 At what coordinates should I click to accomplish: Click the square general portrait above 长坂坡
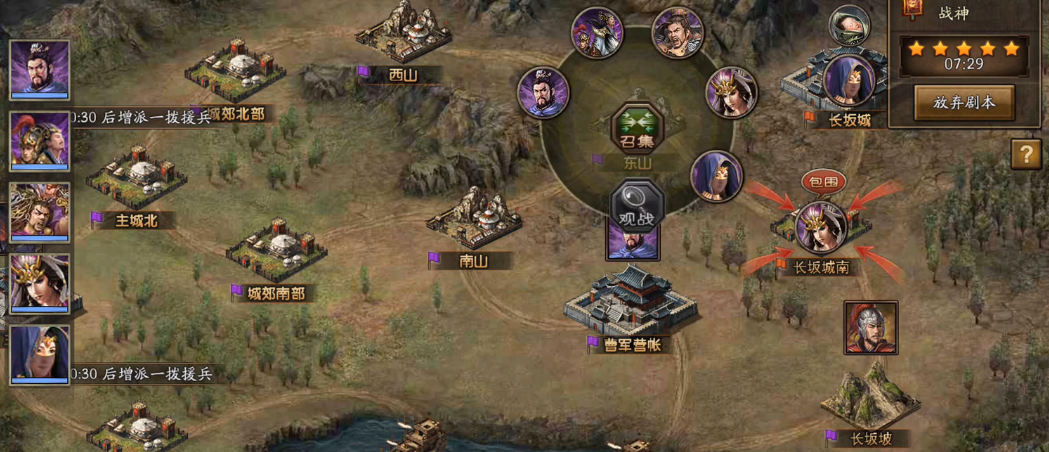click(x=870, y=328)
